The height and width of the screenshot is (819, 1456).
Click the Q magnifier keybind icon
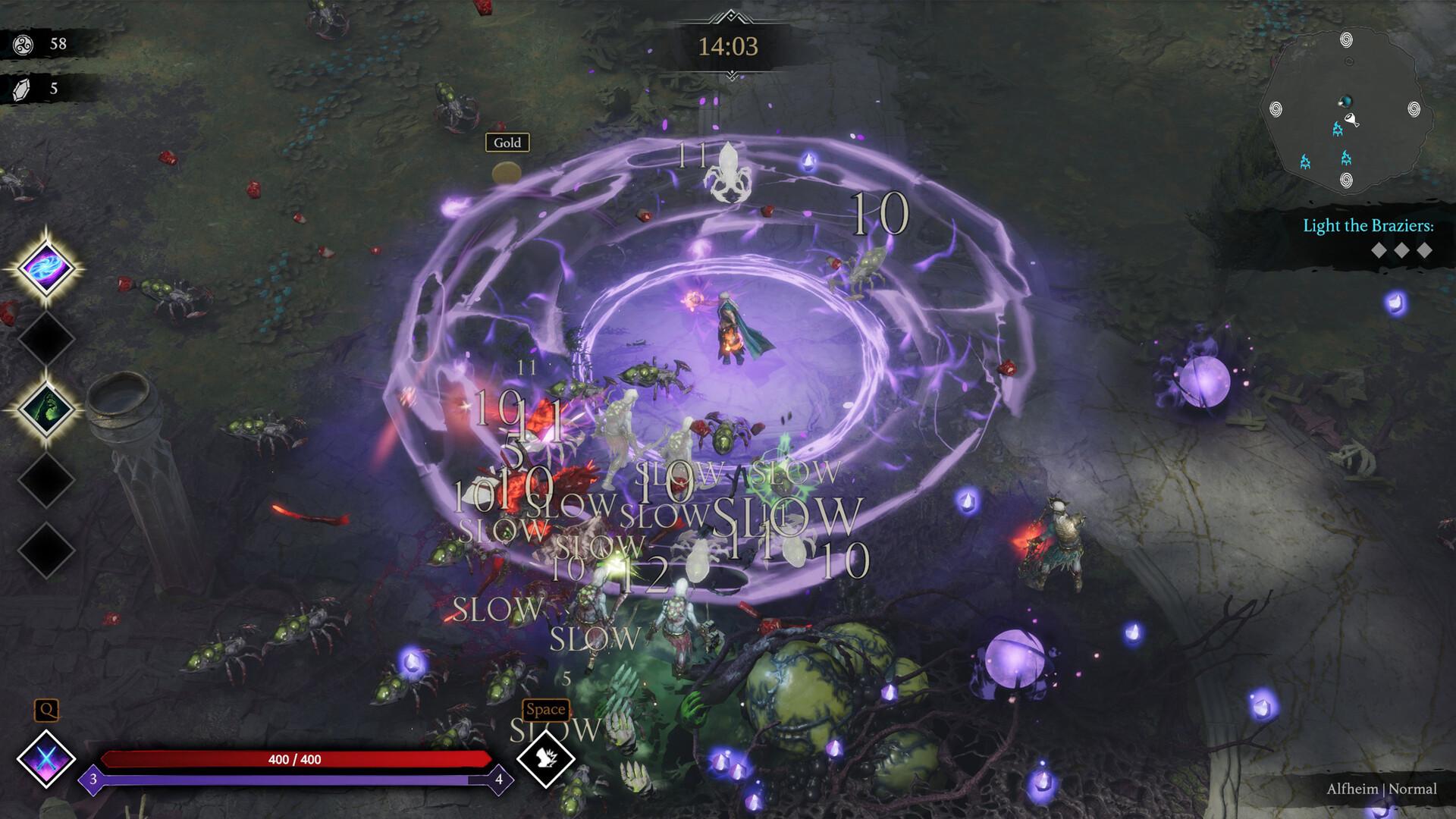[48, 709]
